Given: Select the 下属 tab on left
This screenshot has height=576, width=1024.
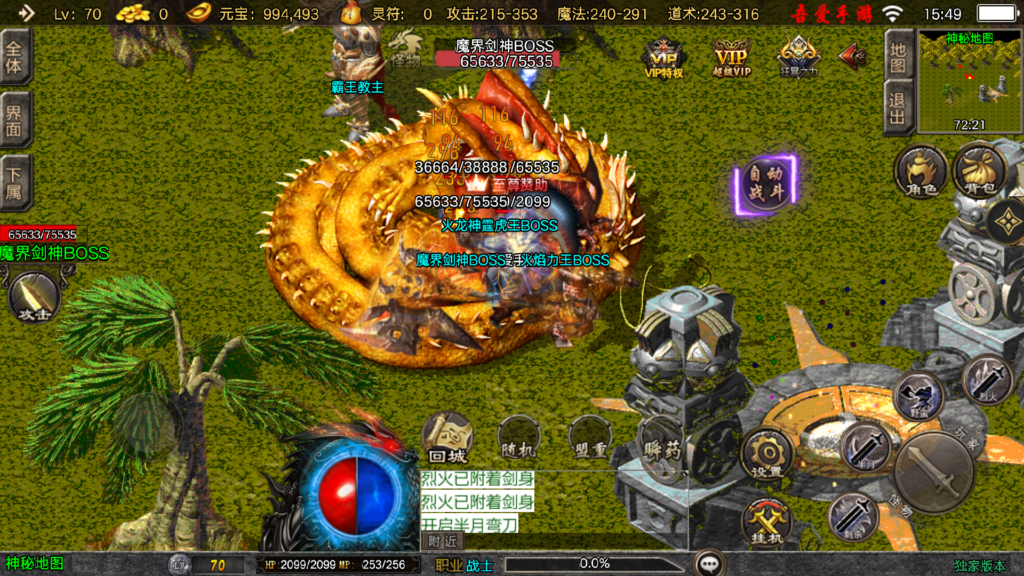Looking at the screenshot, I should [15, 183].
